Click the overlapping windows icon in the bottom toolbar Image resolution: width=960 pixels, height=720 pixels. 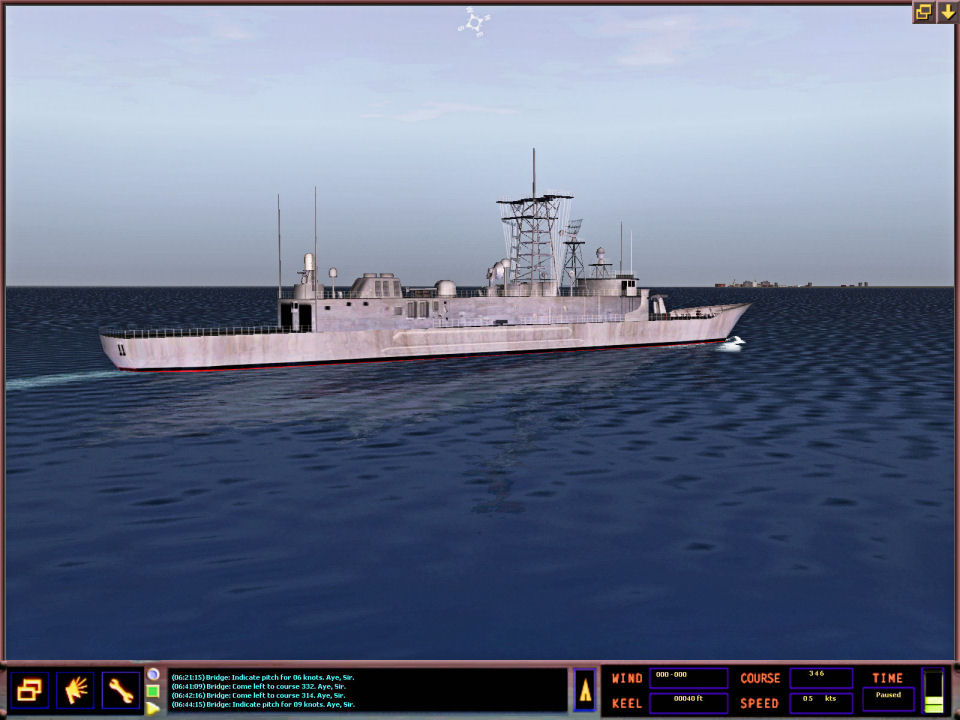tap(29, 690)
